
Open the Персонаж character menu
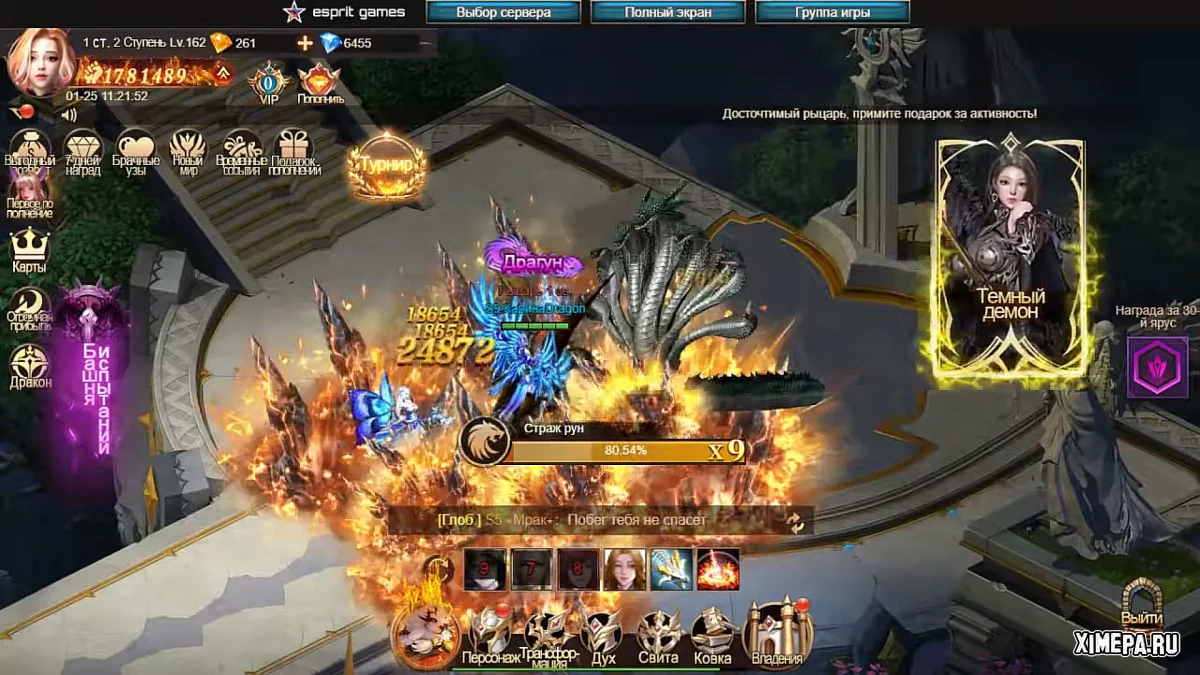coord(491,636)
